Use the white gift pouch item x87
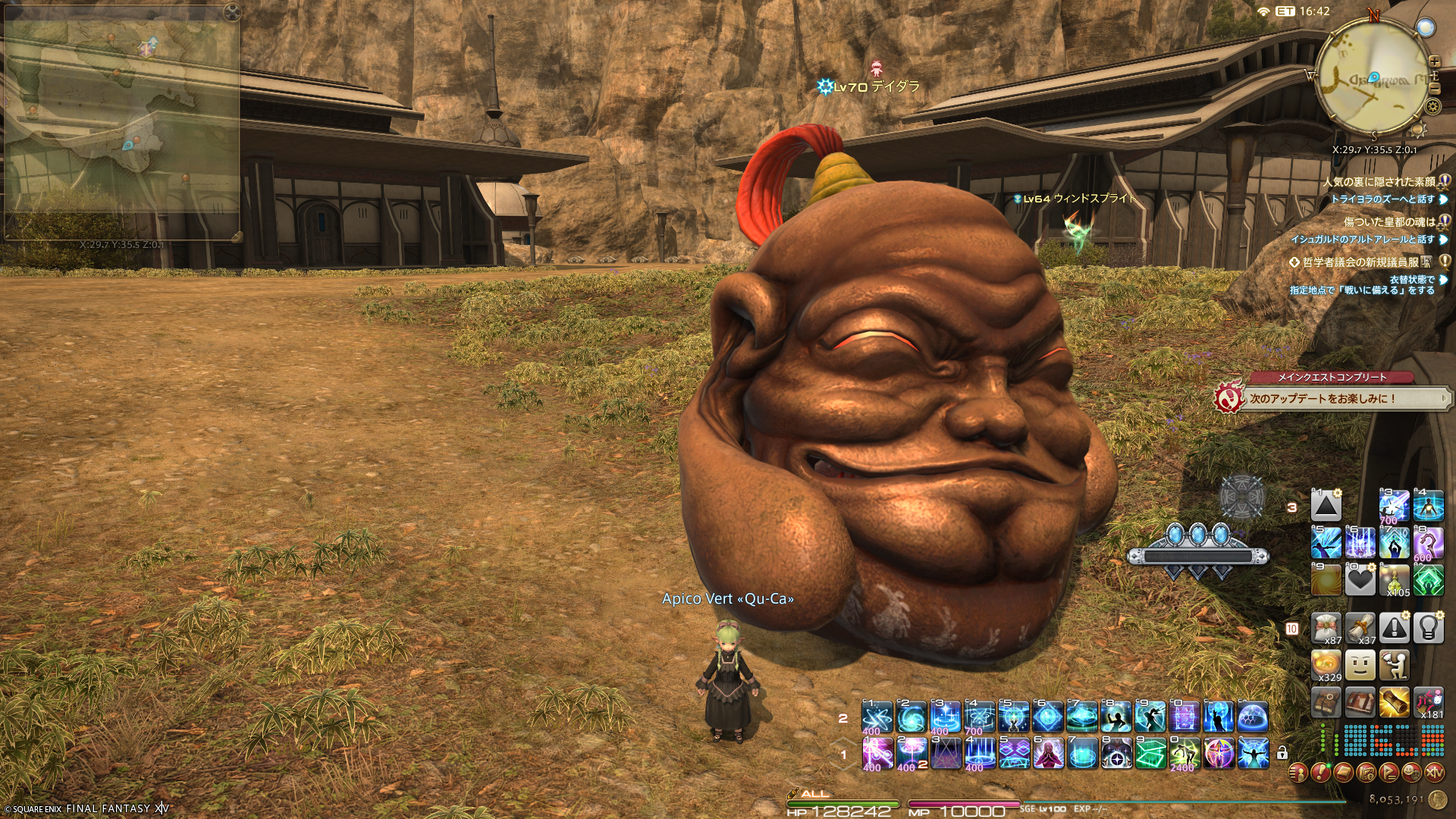 (x=1326, y=628)
